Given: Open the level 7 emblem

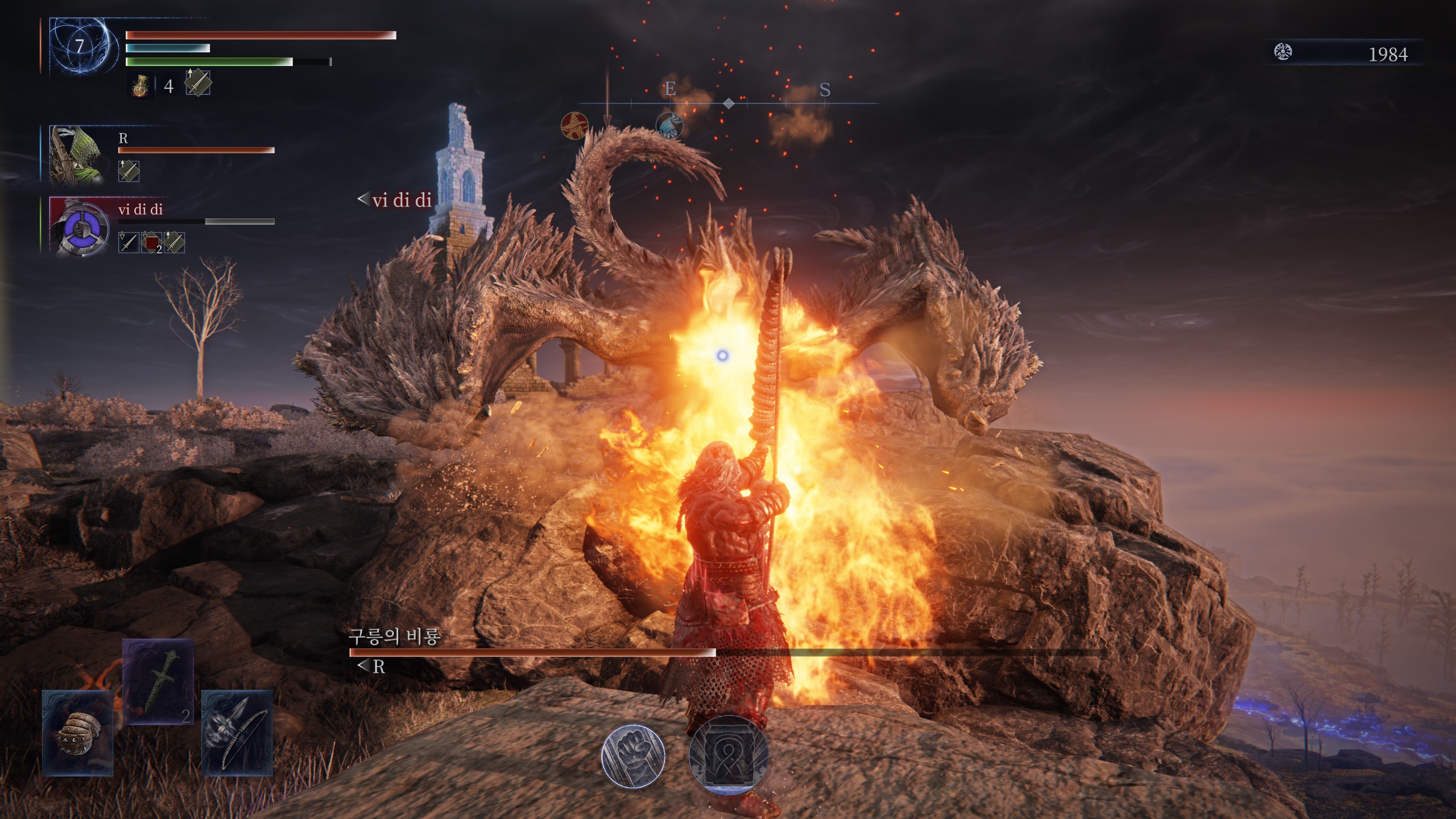Looking at the screenshot, I should point(80,47).
